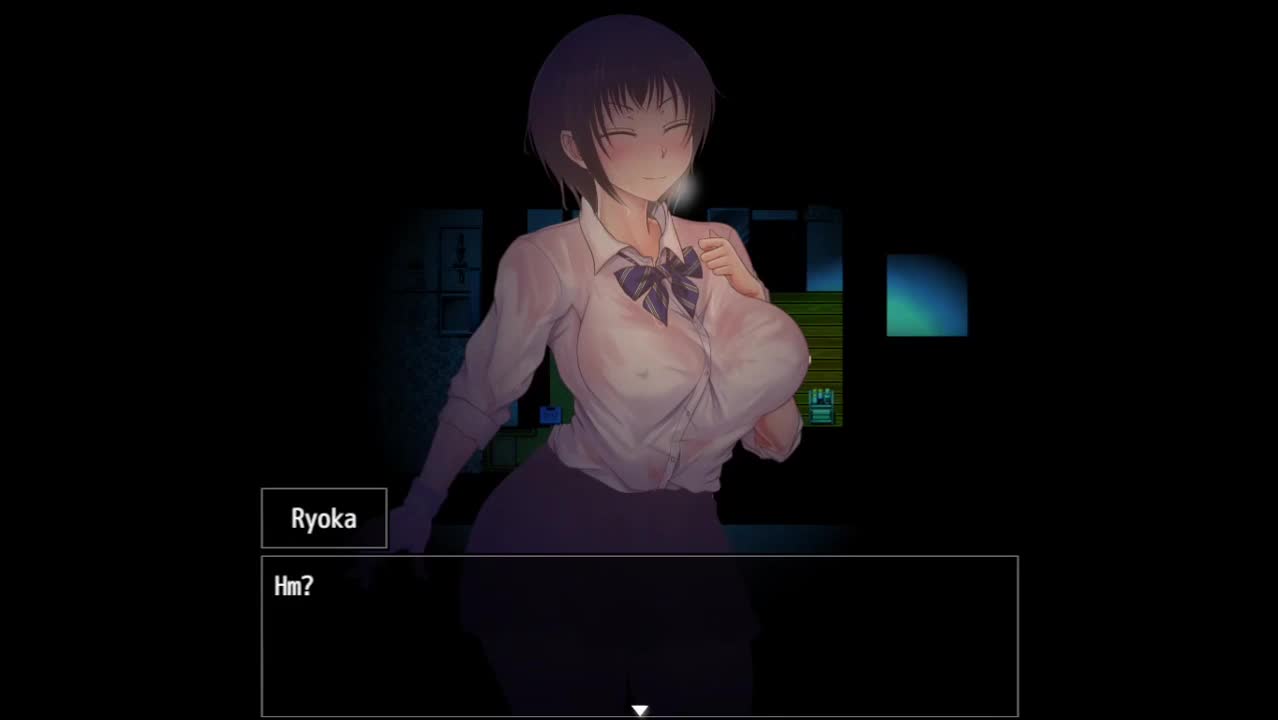Click the dialogue continue arrow
The height and width of the screenshot is (720, 1278).
[639, 710]
